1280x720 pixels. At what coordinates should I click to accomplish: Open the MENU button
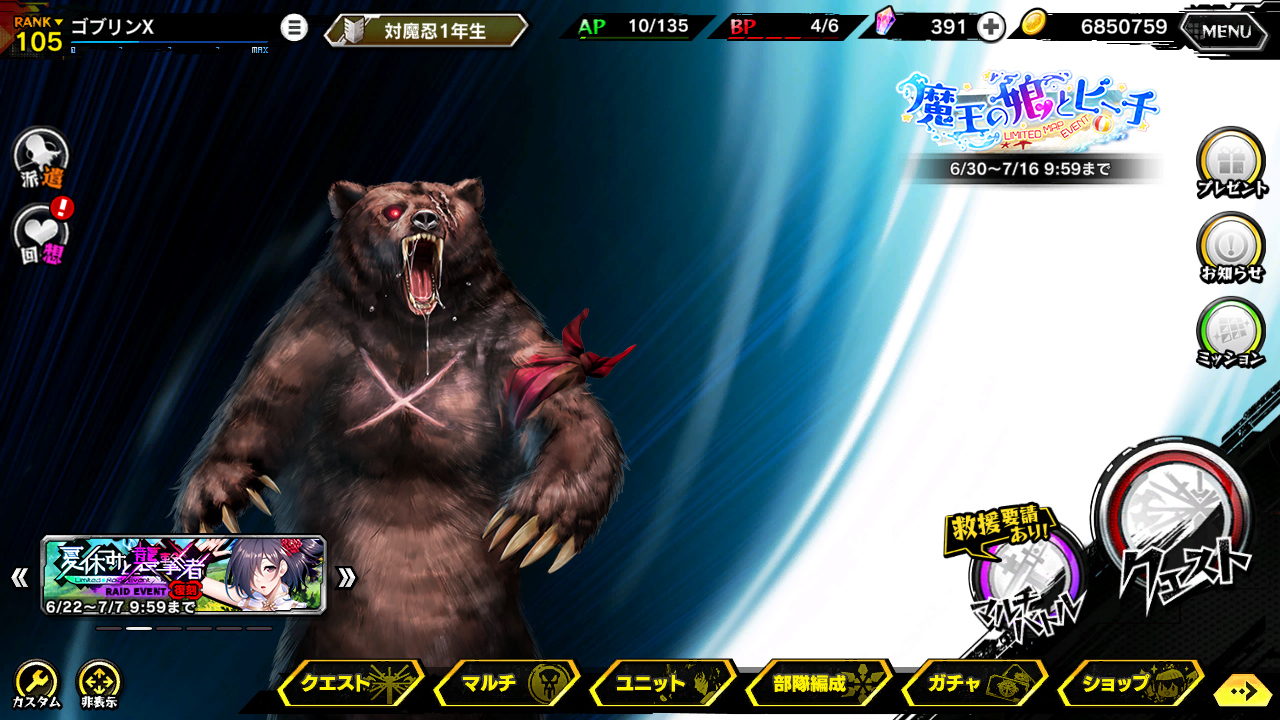tap(1226, 31)
